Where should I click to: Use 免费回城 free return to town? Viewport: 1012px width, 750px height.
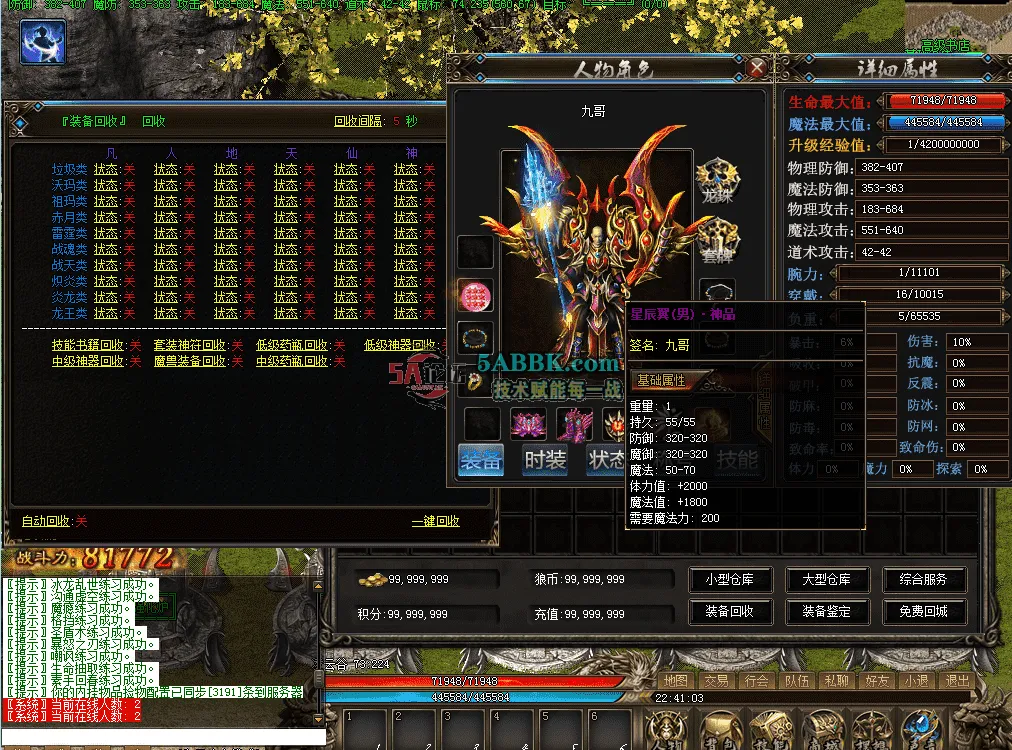pos(923,611)
